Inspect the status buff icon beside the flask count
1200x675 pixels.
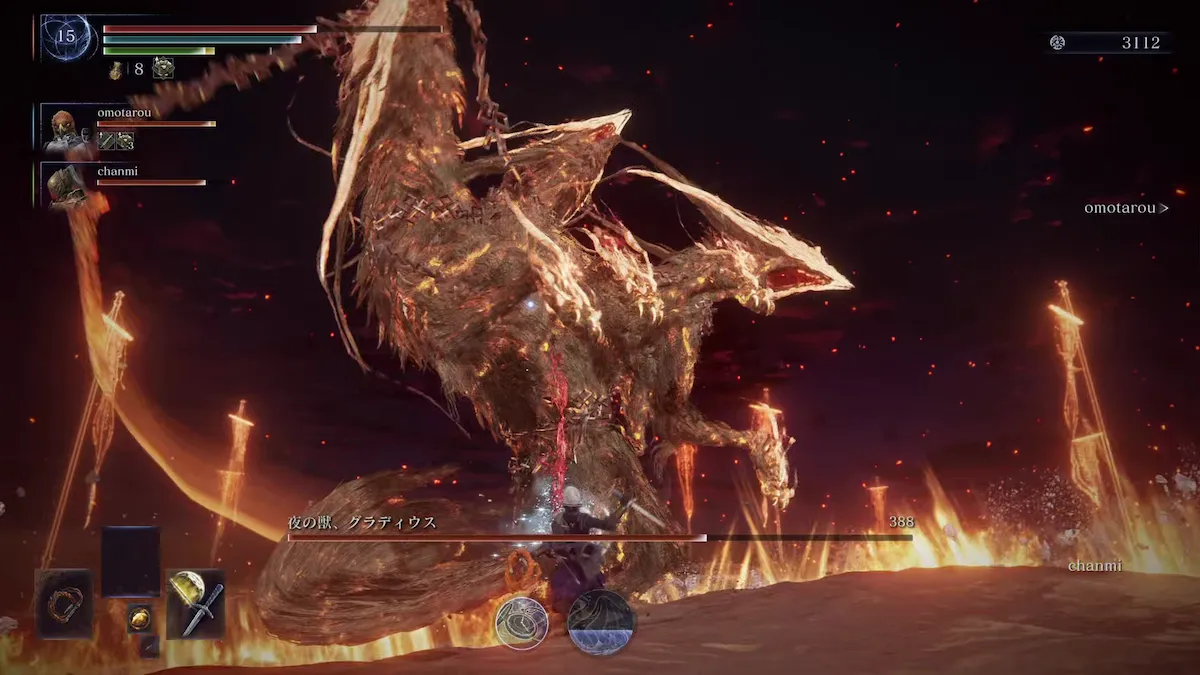tap(163, 69)
